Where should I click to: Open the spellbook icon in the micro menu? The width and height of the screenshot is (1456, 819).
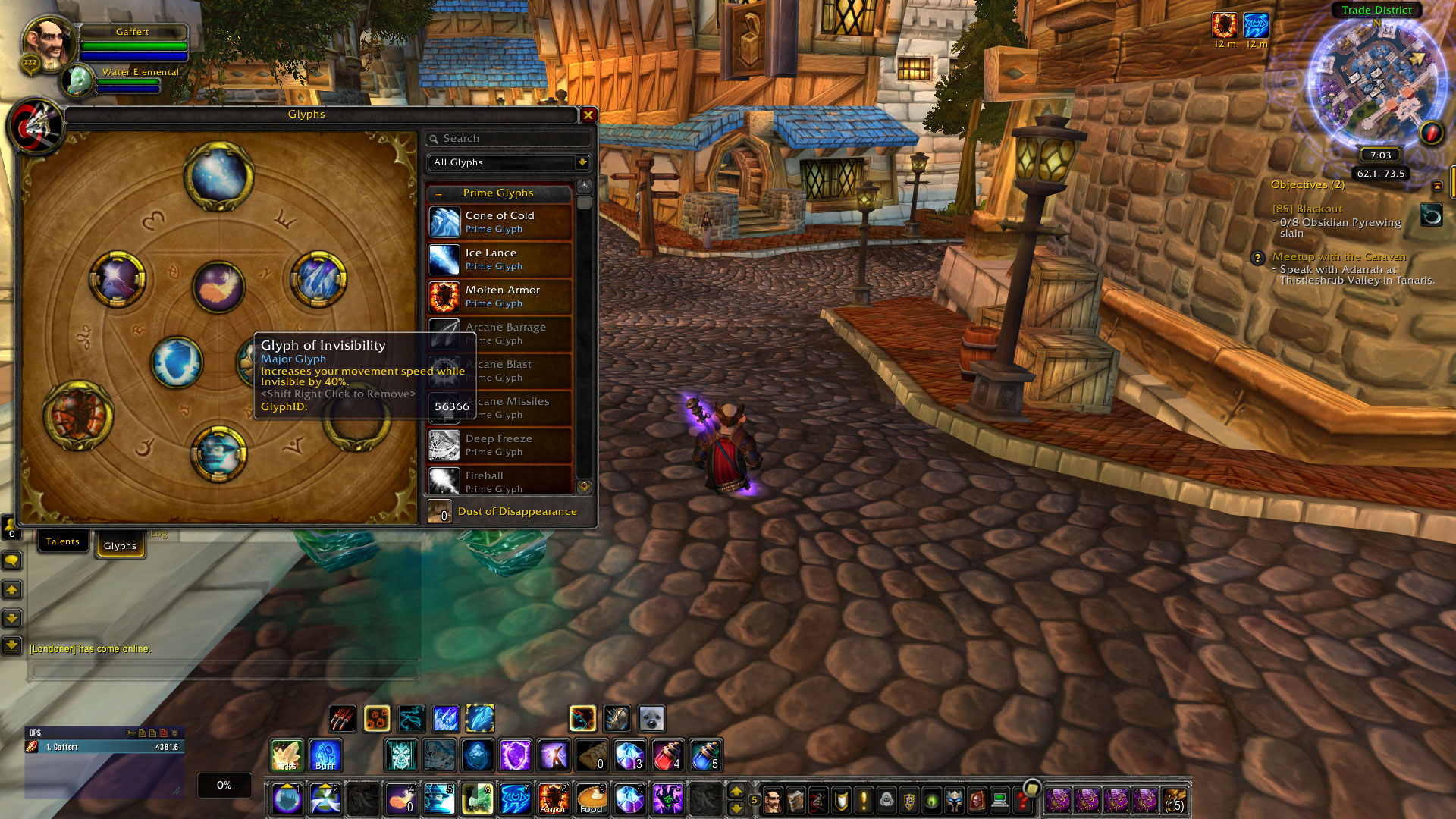(795, 800)
